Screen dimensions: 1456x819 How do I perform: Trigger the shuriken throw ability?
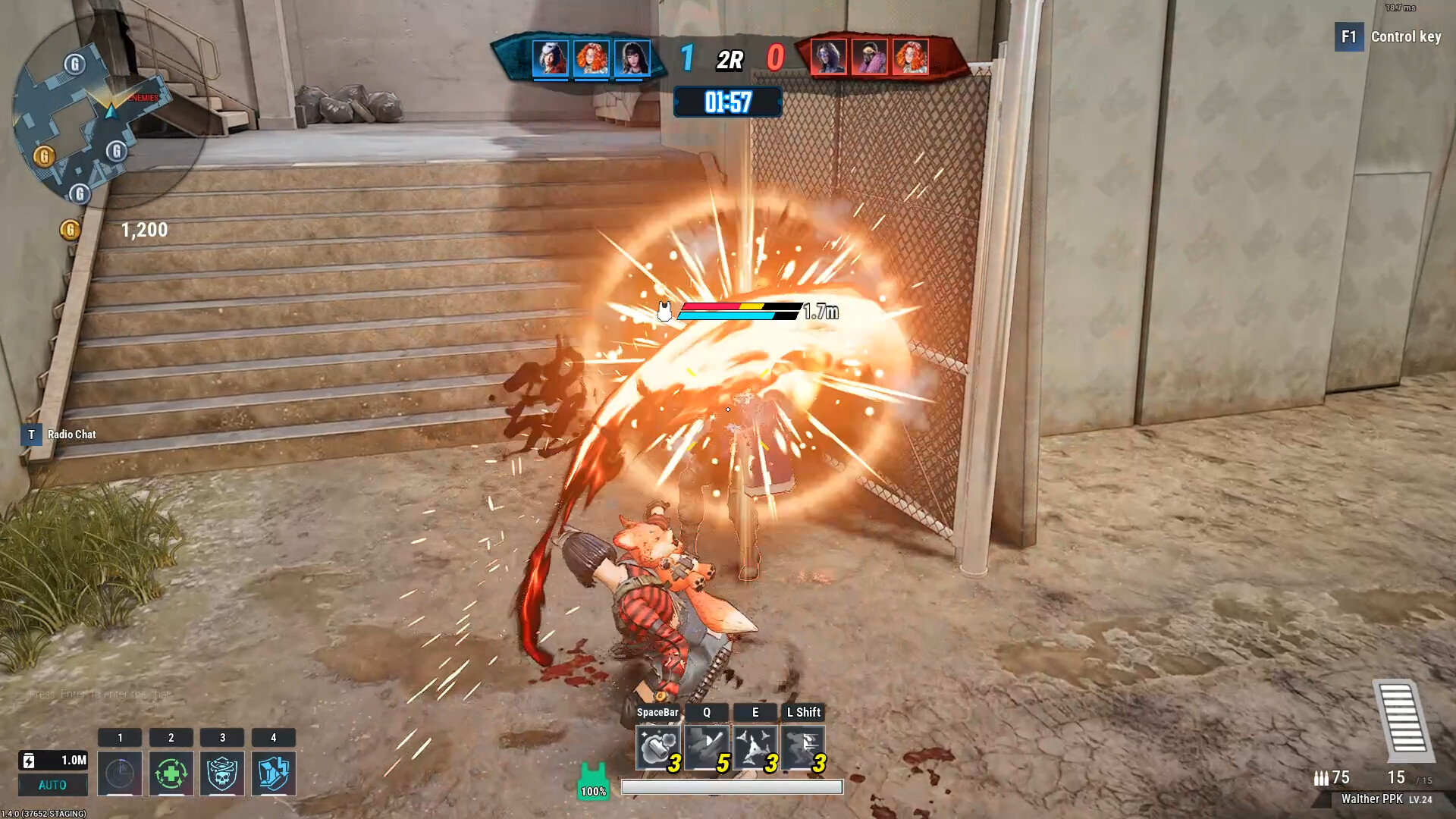click(x=755, y=747)
